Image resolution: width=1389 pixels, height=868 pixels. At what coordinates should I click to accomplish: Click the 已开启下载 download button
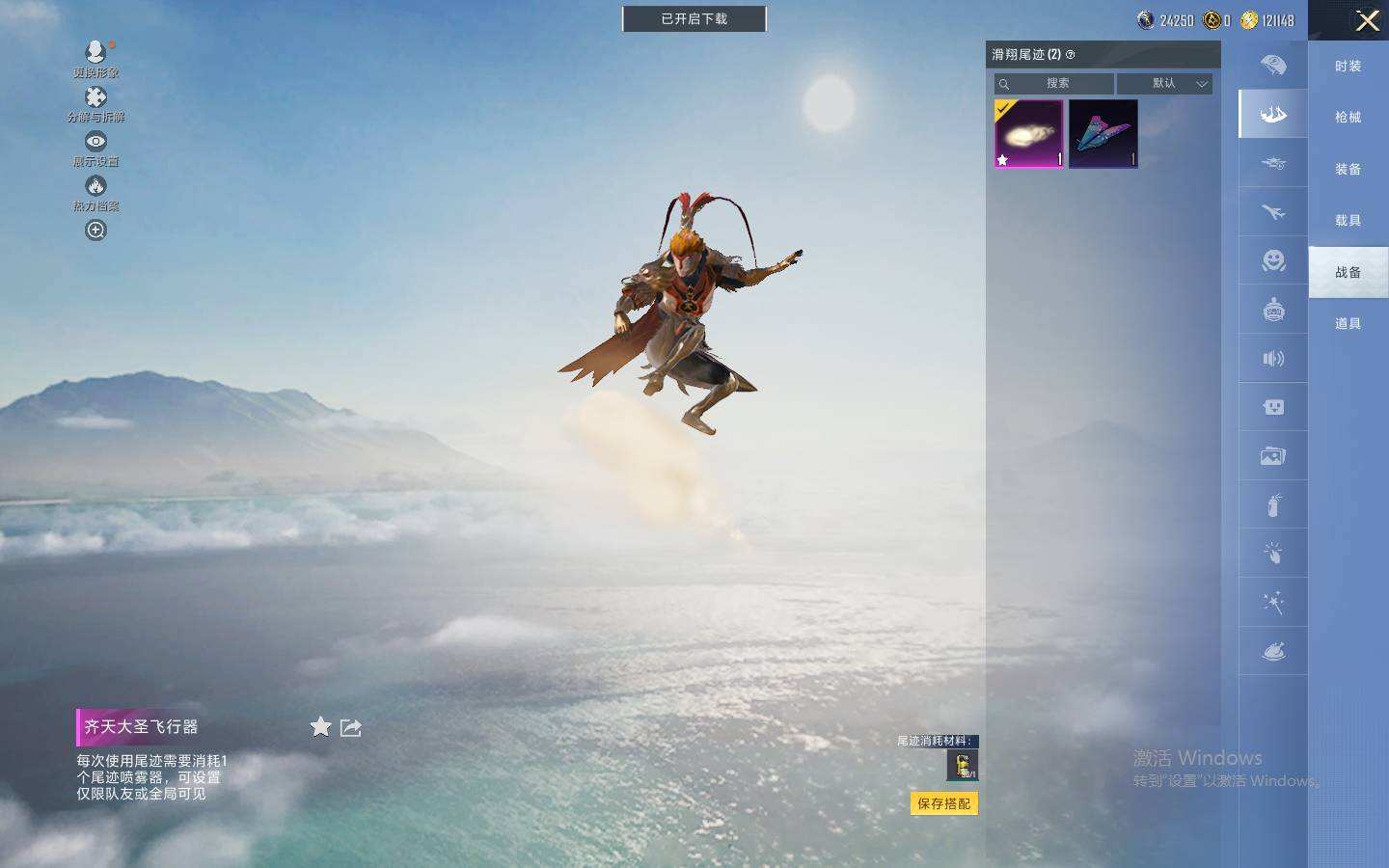pos(694,19)
